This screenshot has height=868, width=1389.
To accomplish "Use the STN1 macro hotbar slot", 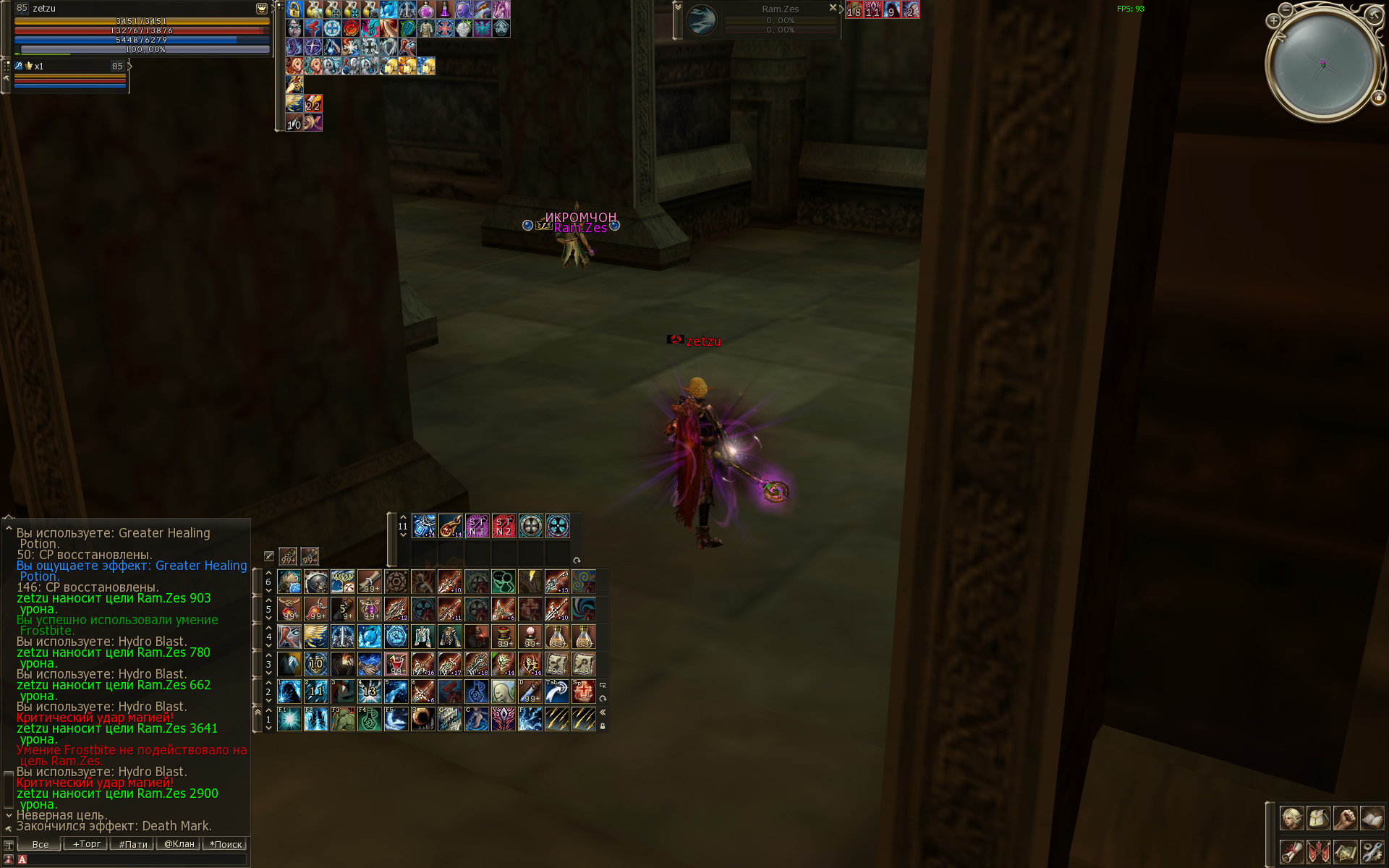I will (477, 526).
